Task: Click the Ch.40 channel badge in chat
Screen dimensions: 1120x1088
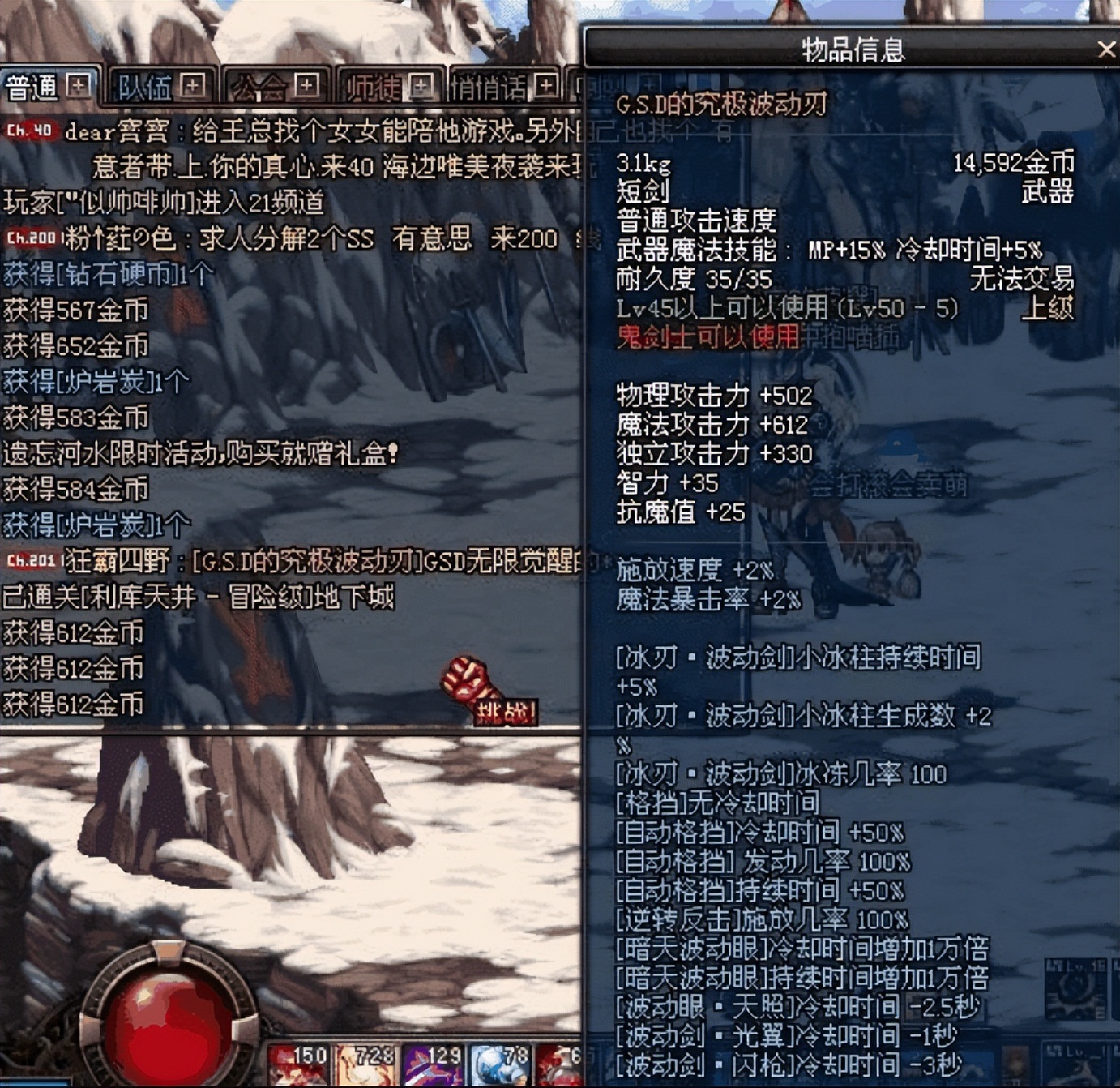Action: tap(28, 128)
